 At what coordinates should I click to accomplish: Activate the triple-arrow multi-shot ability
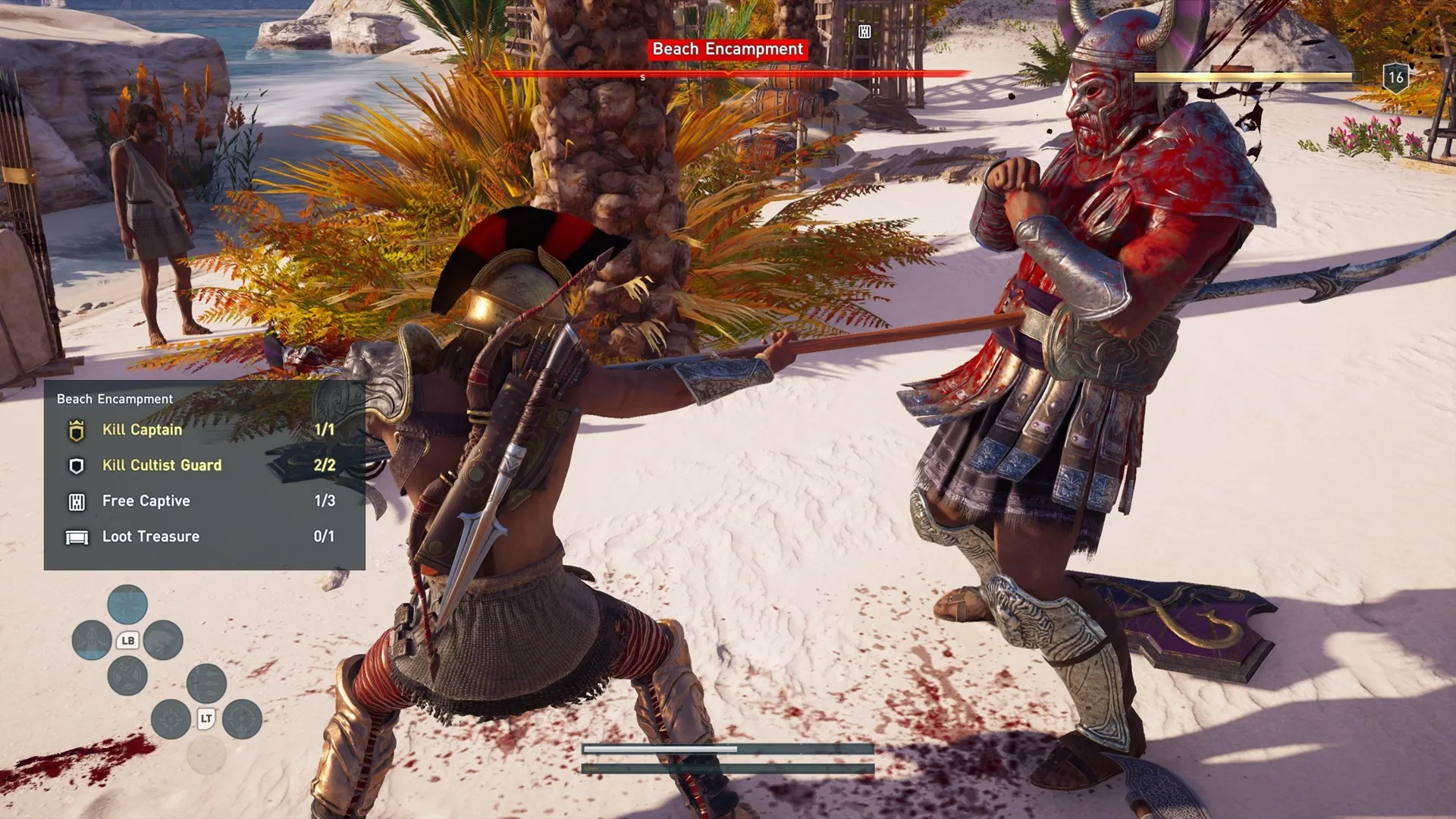(206, 683)
